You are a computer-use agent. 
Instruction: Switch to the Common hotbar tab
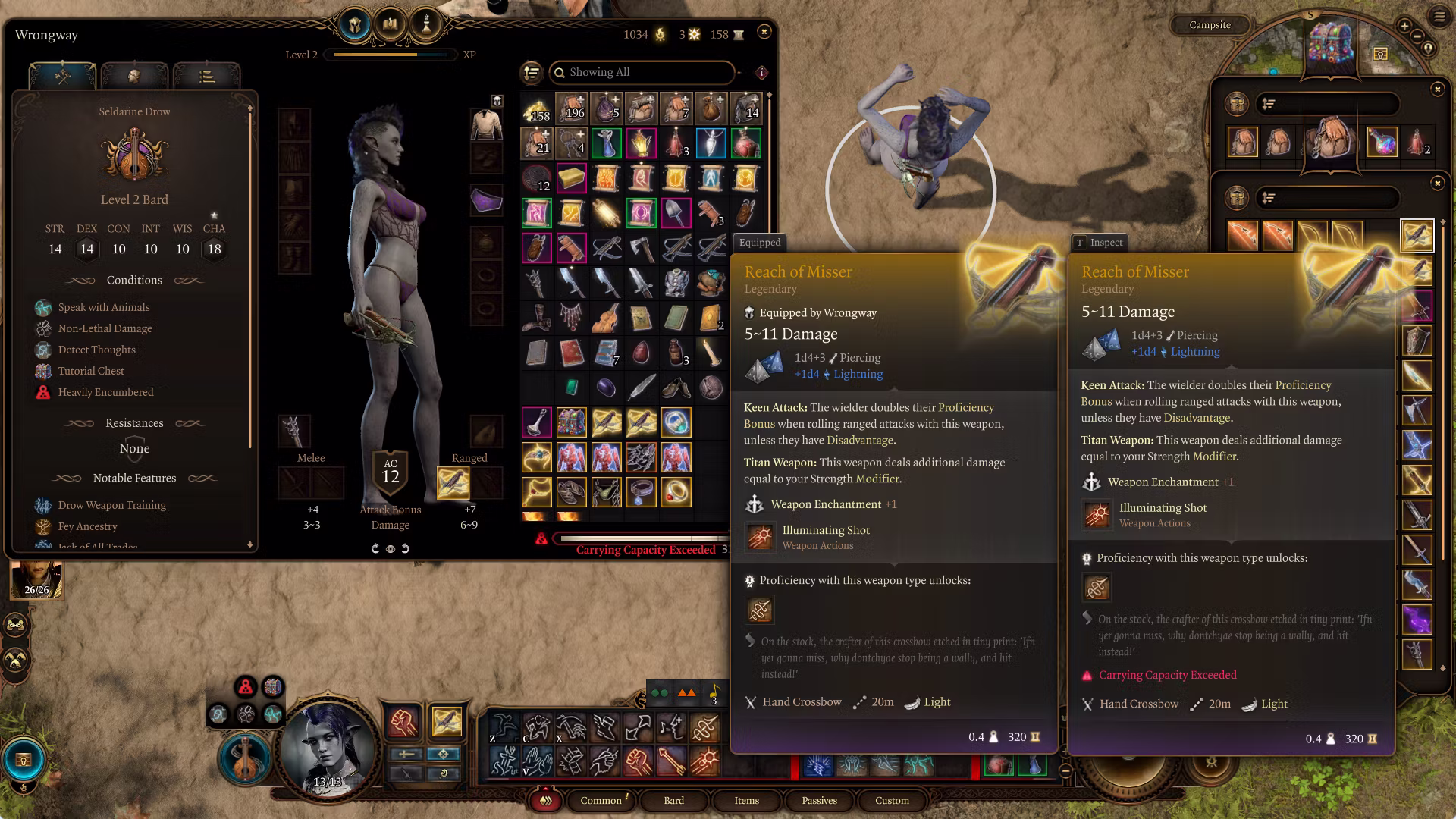(x=601, y=800)
